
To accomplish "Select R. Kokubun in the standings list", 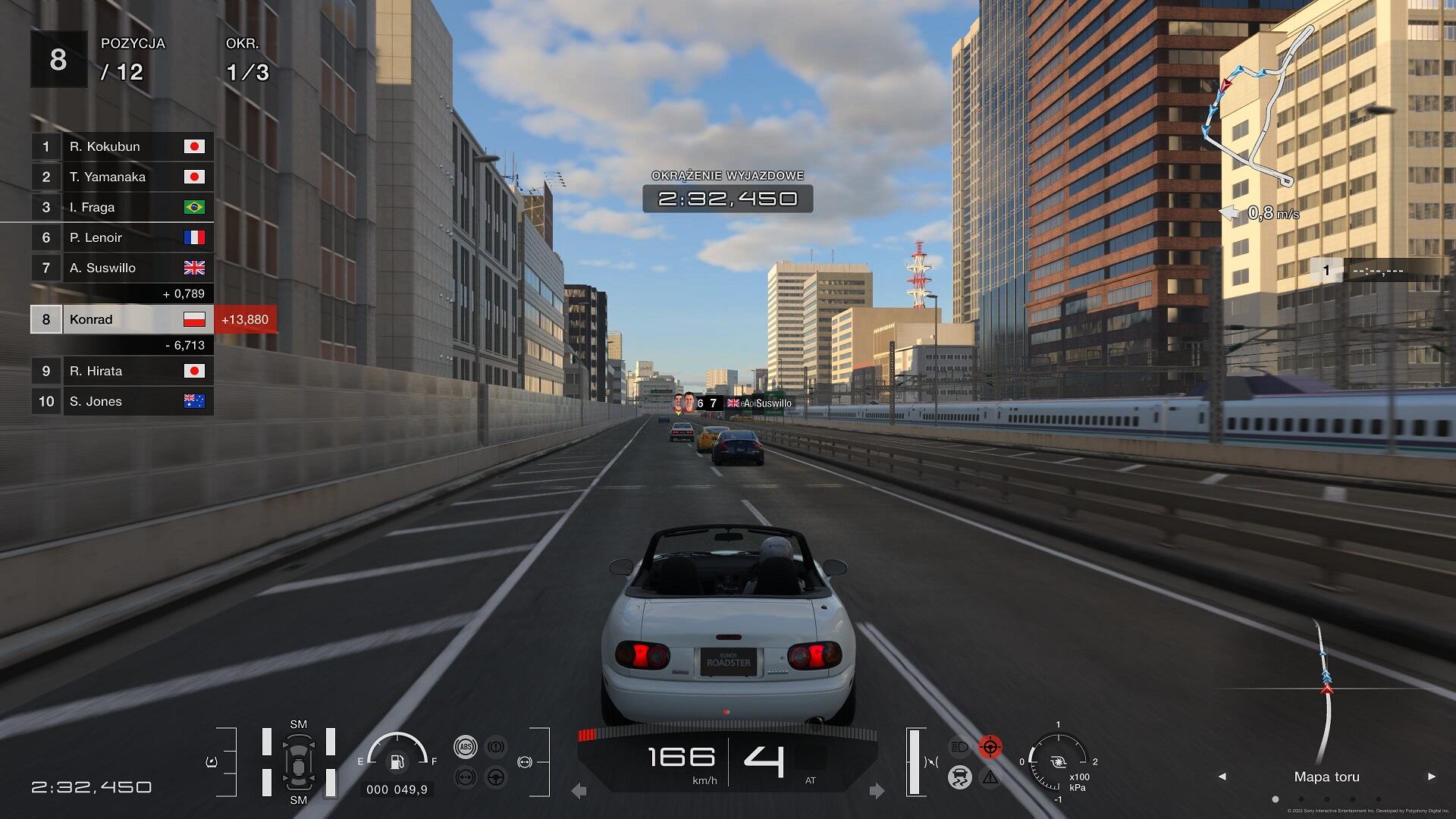I will point(121,146).
